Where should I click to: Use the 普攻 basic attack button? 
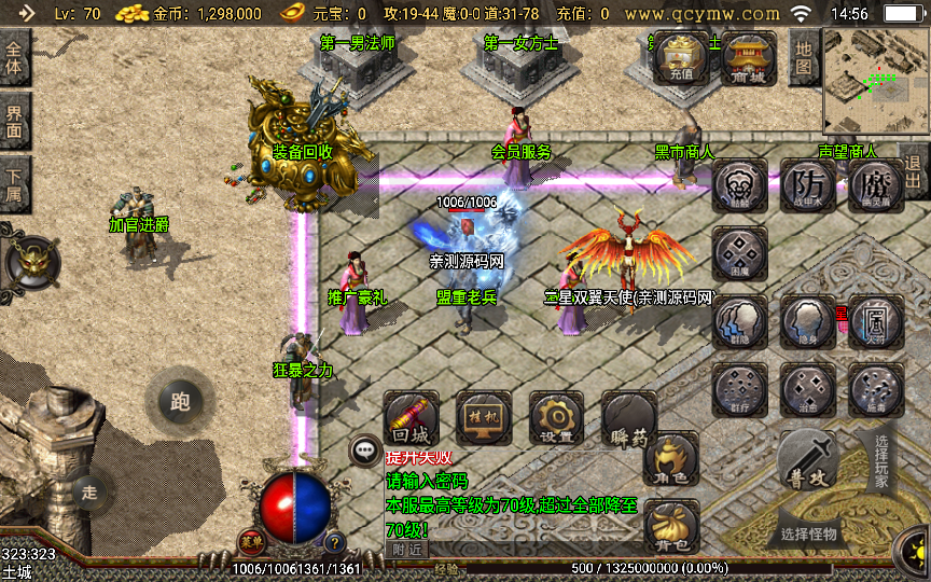806,463
